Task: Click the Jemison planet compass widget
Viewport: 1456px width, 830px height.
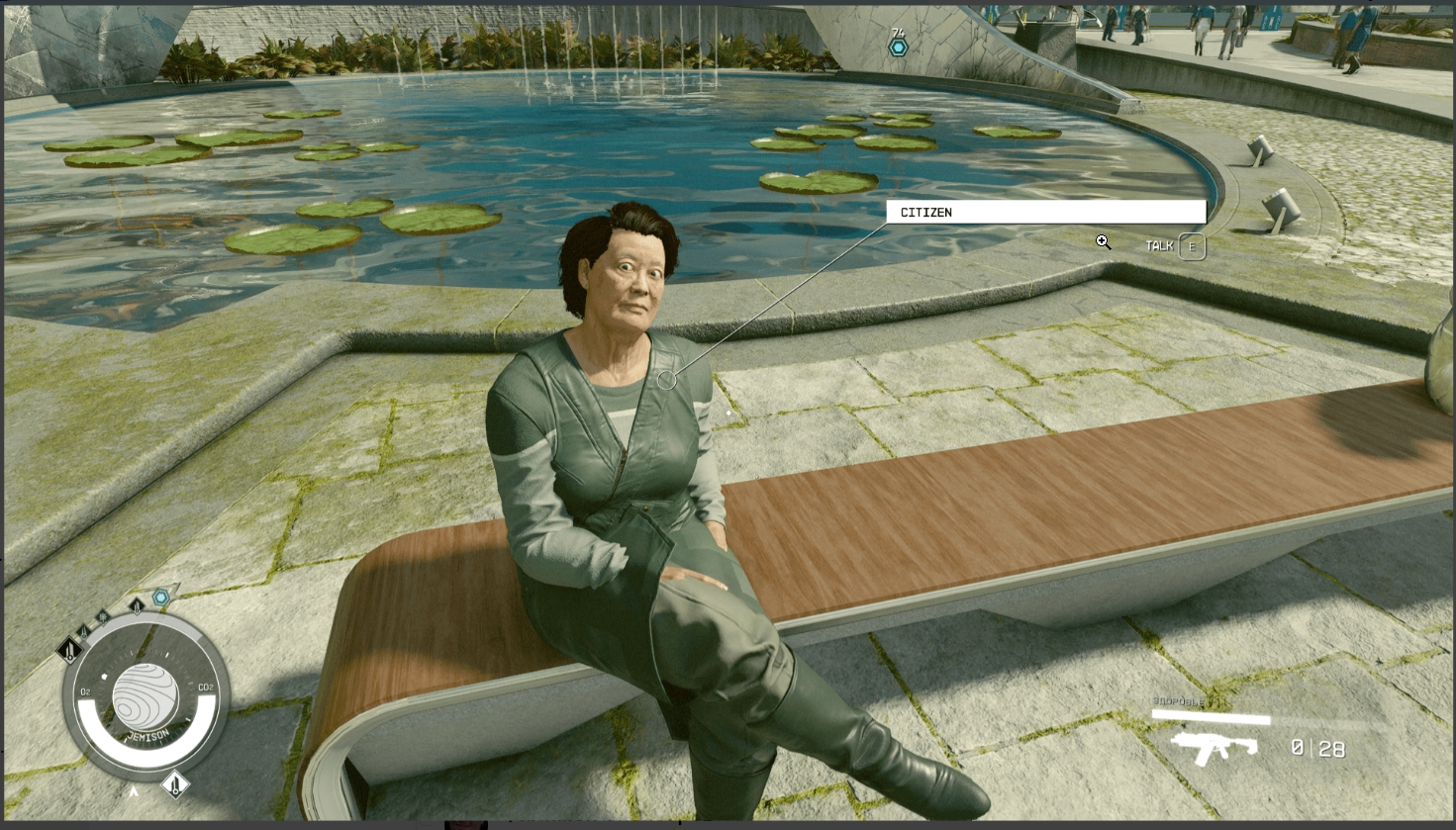Action: coord(146,697)
